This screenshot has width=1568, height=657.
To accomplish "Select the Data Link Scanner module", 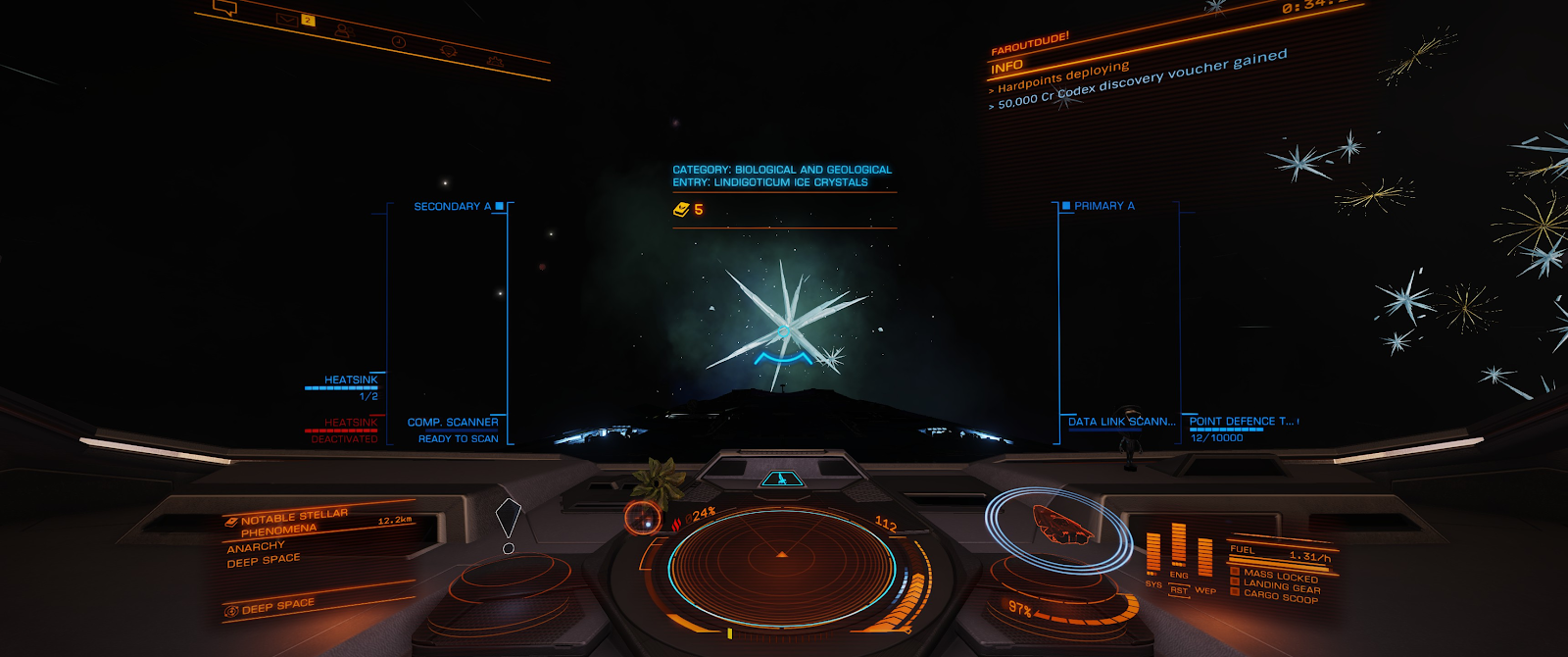I will coord(1120,422).
